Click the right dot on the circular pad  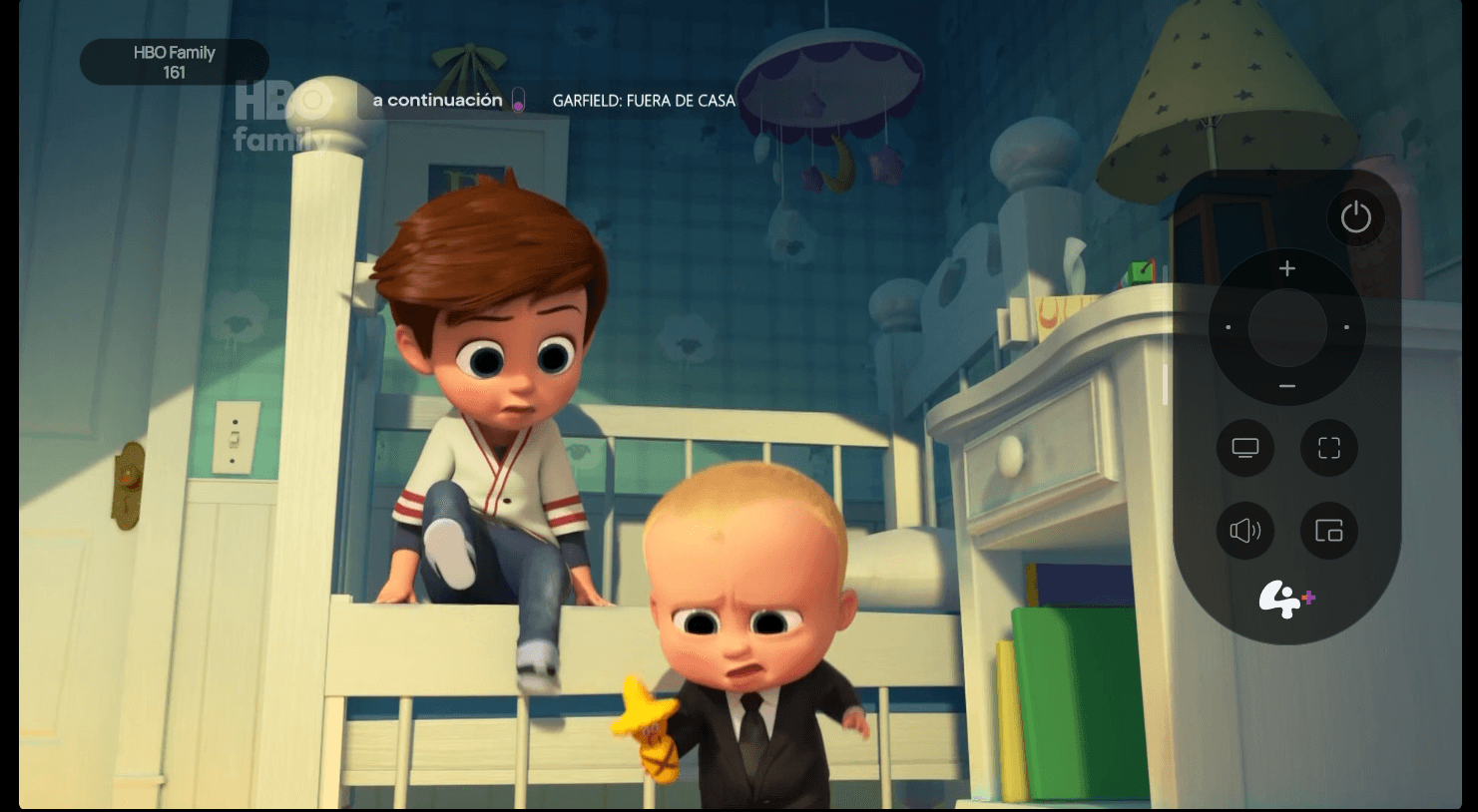1346,327
